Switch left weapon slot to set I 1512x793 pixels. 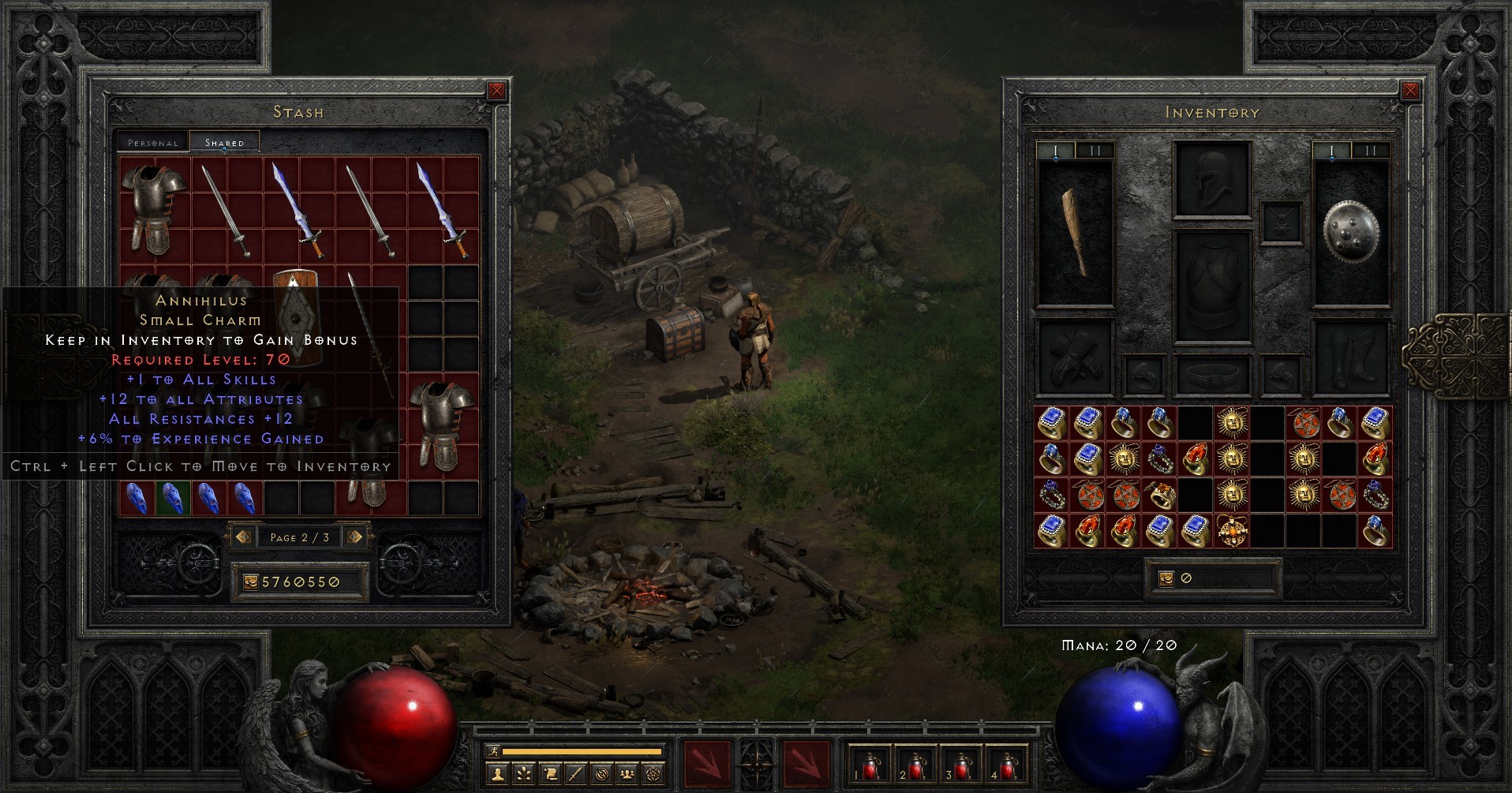pyautogui.click(x=1057, y=148)
